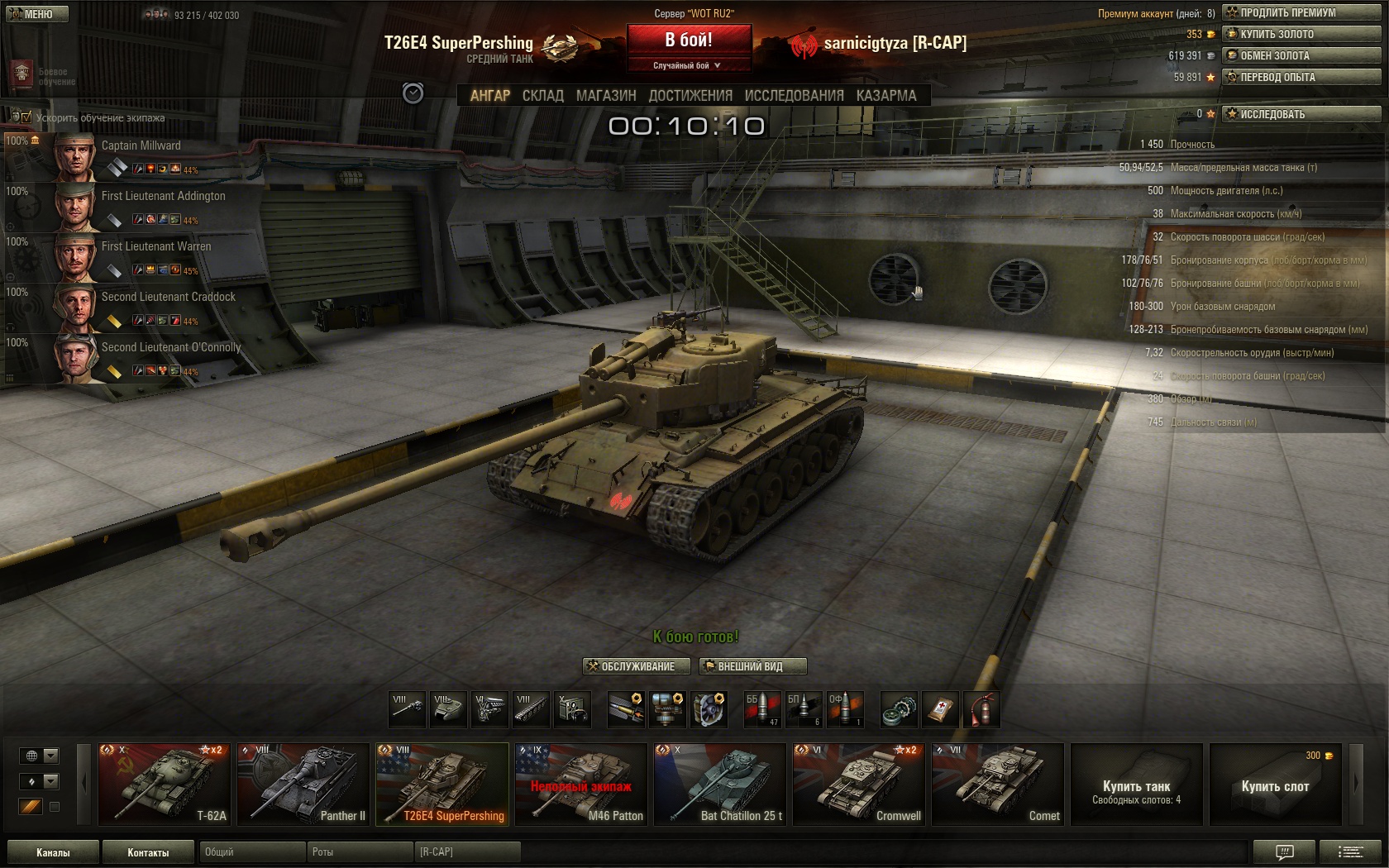Click ПРОДЛИТЬ ПРЕМИУМ button

click(1301, 12)
